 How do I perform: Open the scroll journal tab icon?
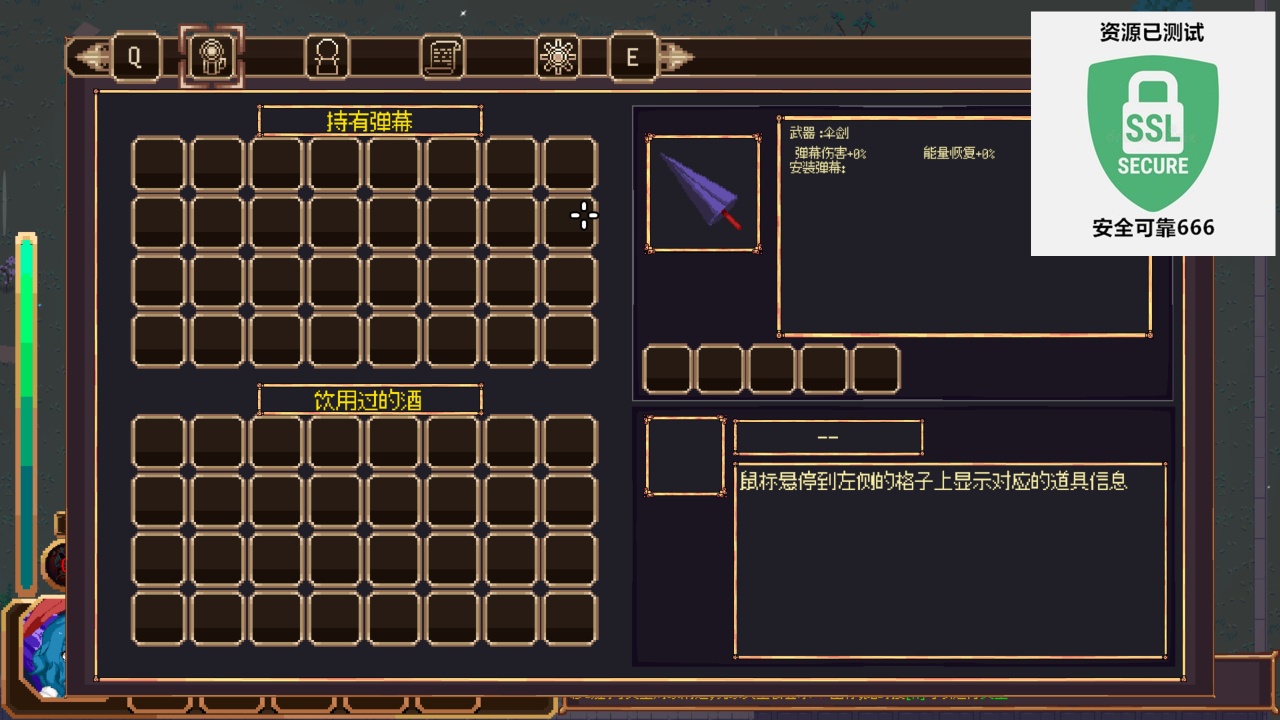(440, 57)
